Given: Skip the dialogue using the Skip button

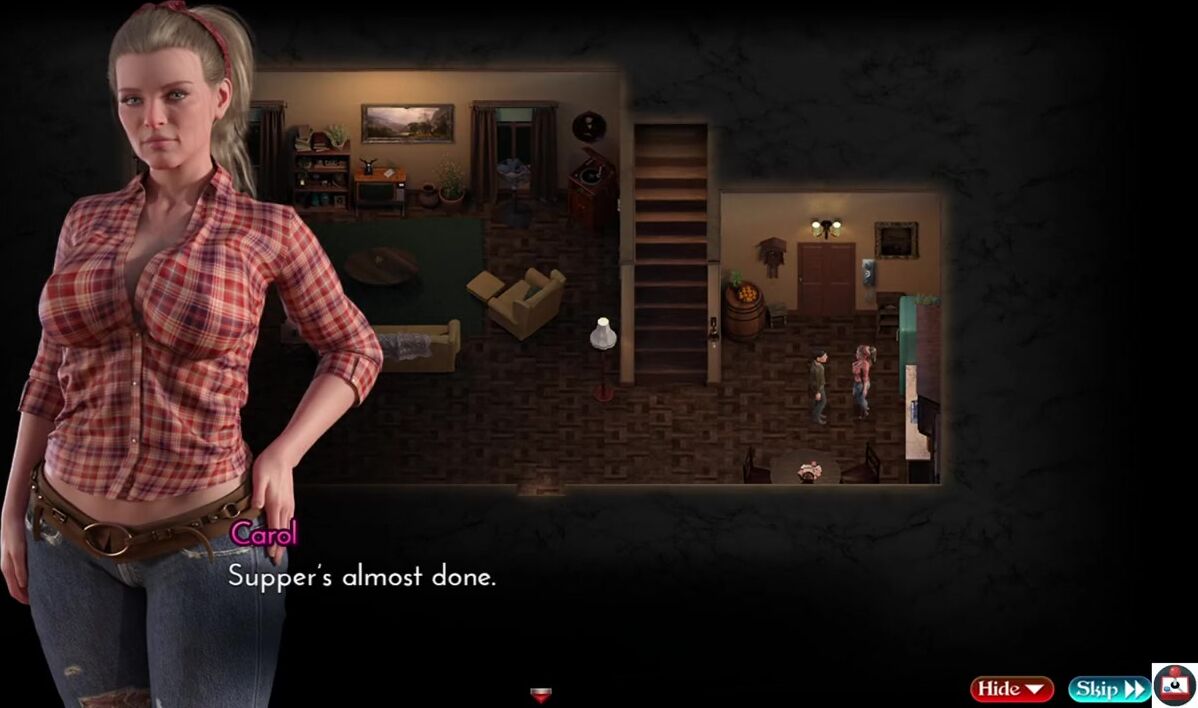Looking at the screenshot, I should (x=1108, y=688).
